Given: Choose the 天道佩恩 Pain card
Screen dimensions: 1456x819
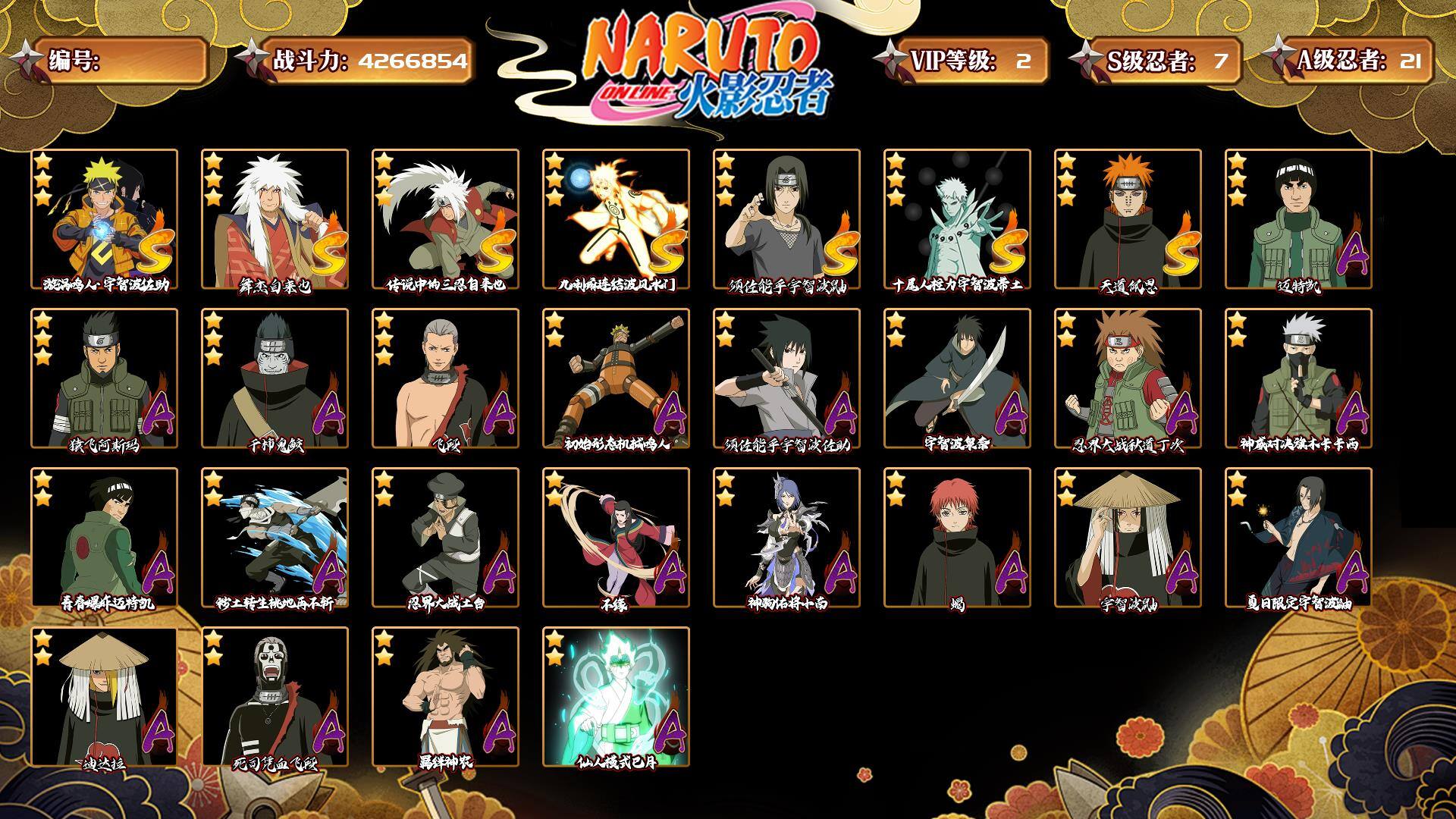Looking at the screenshot, I should pos(1128,218).
